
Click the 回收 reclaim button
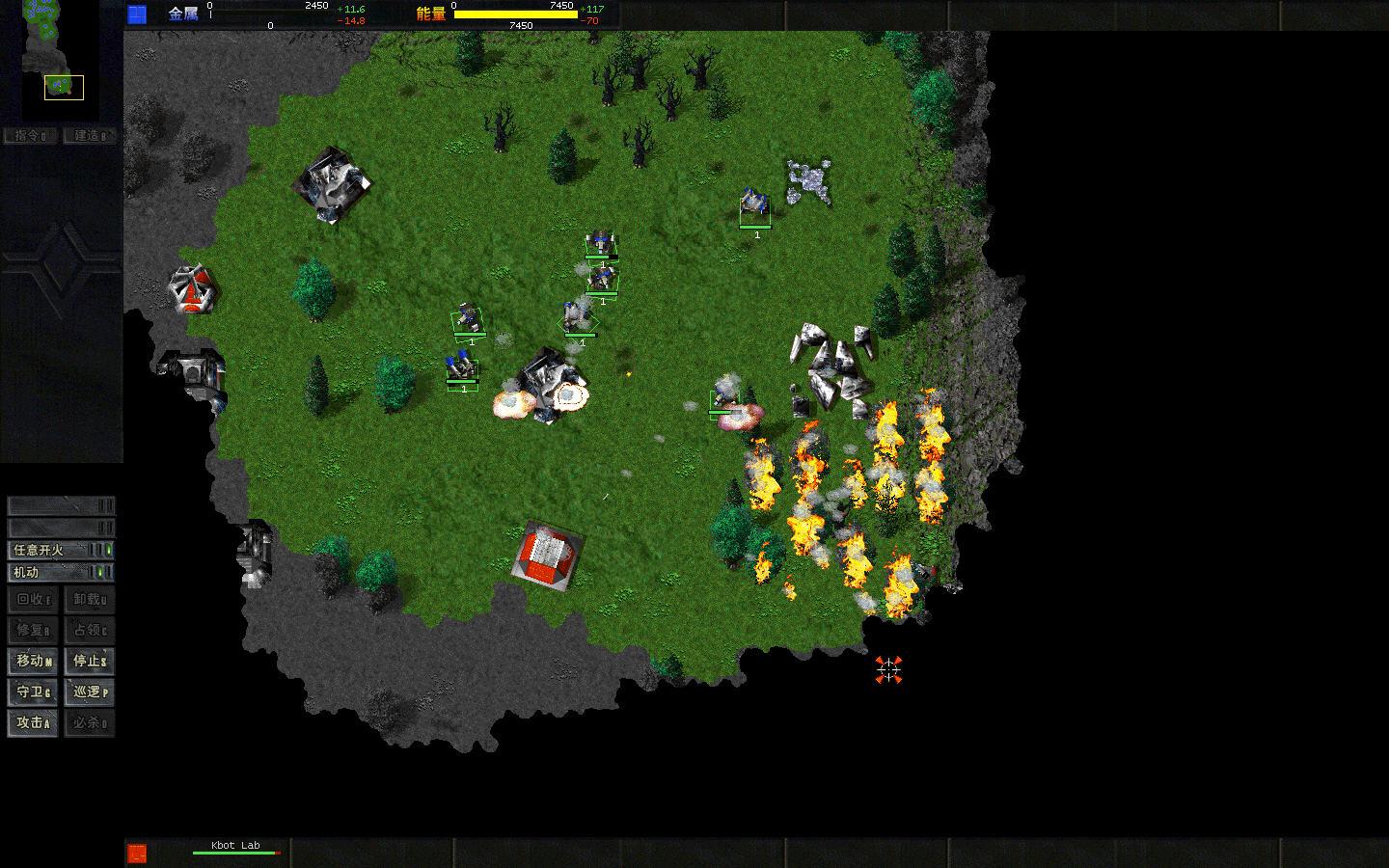pos(34,599)
